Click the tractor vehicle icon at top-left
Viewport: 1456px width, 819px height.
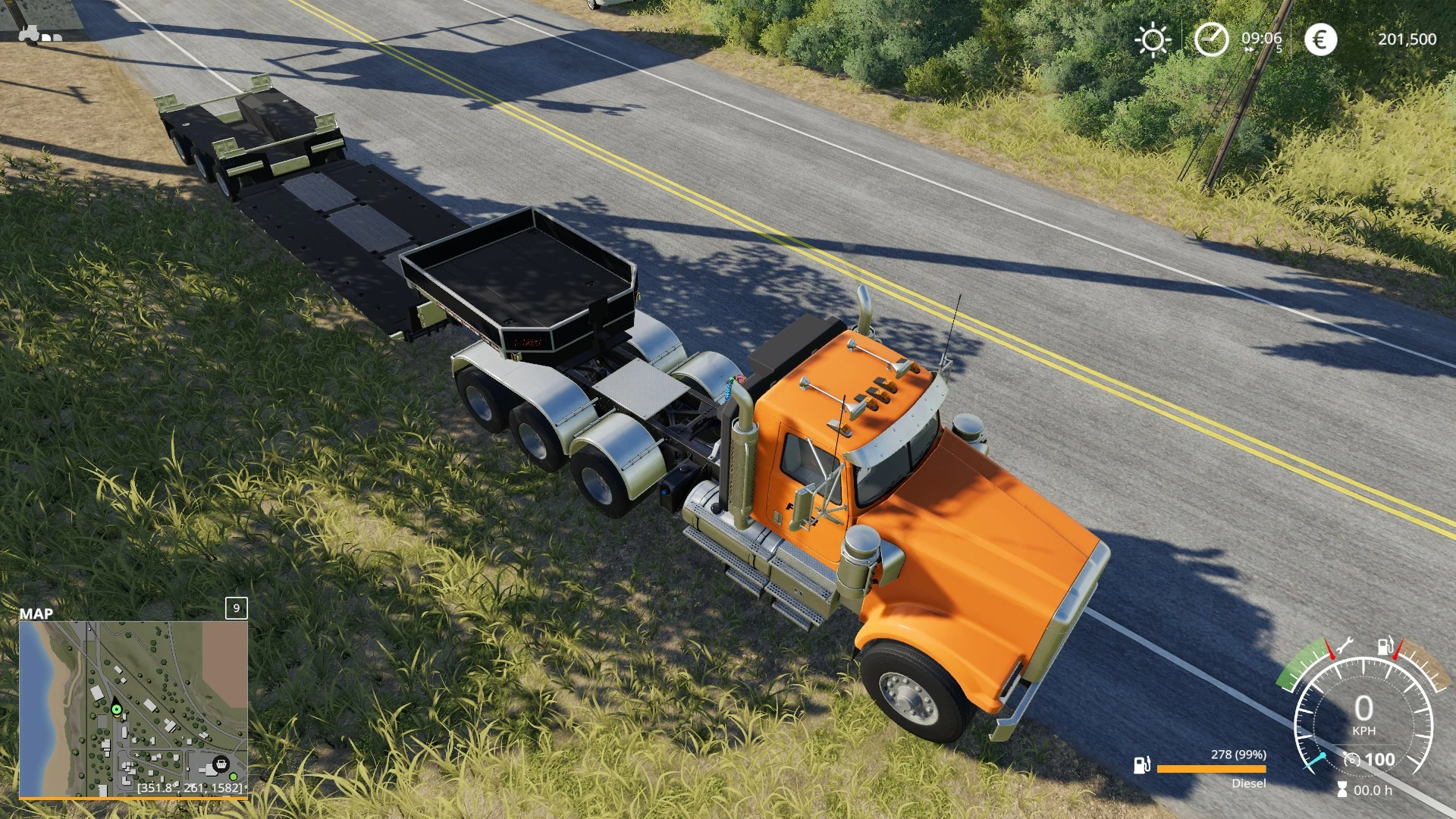coord(29,33)
